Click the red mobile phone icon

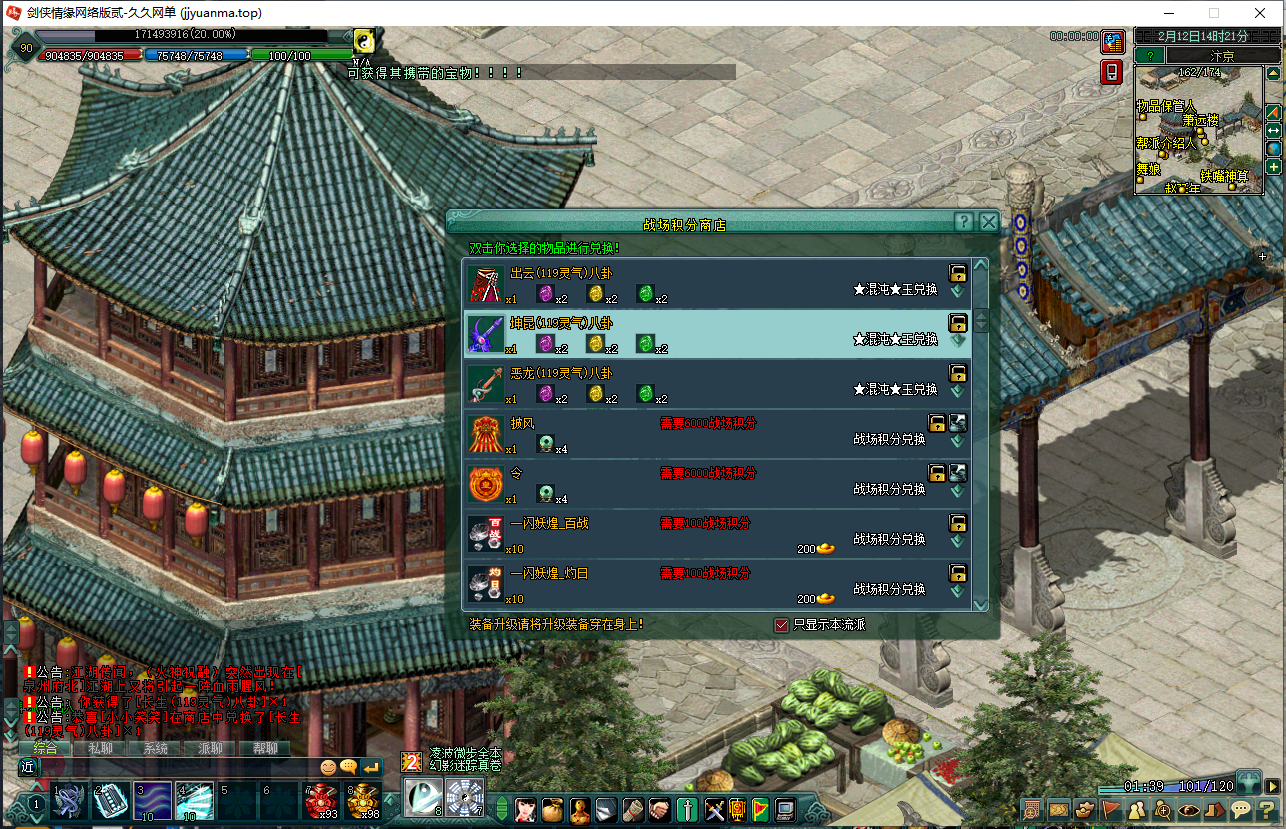point(1112,72)
